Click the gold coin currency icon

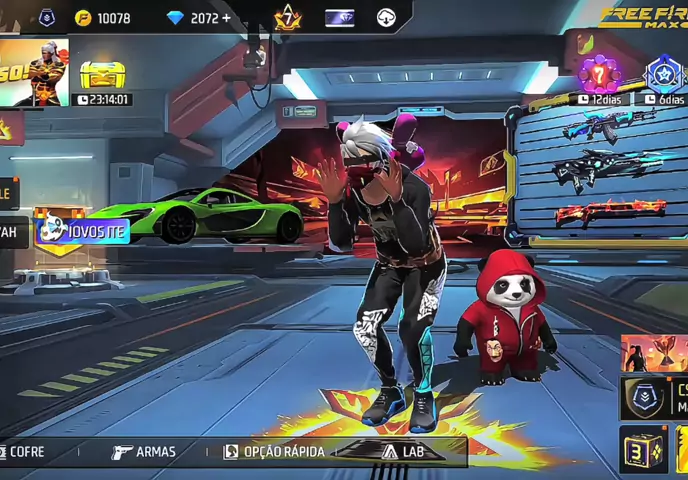point(83,18)
